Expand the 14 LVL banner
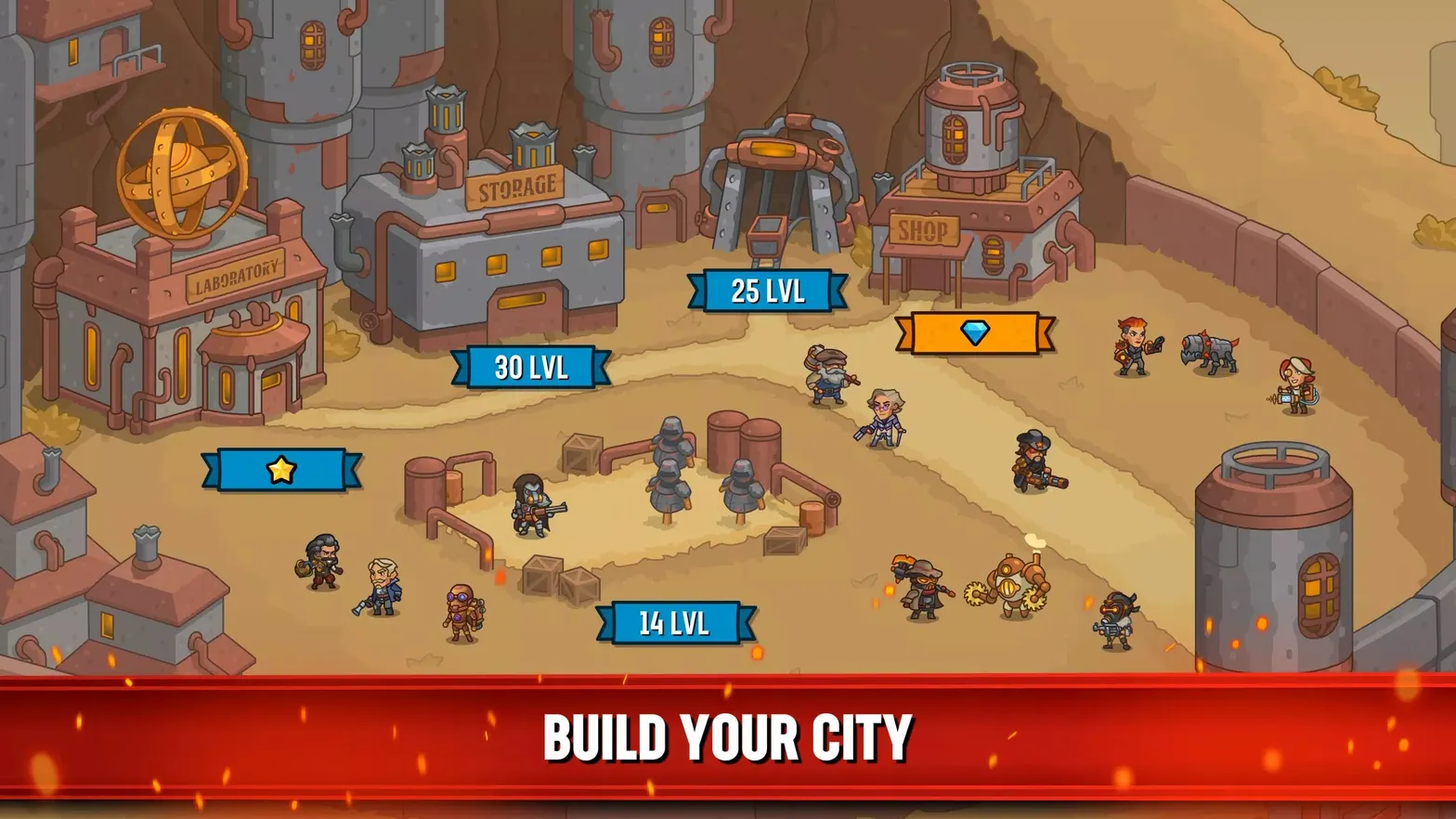Image resolution: width=1456 pixels, height=819 pixels. pos(672,623)
